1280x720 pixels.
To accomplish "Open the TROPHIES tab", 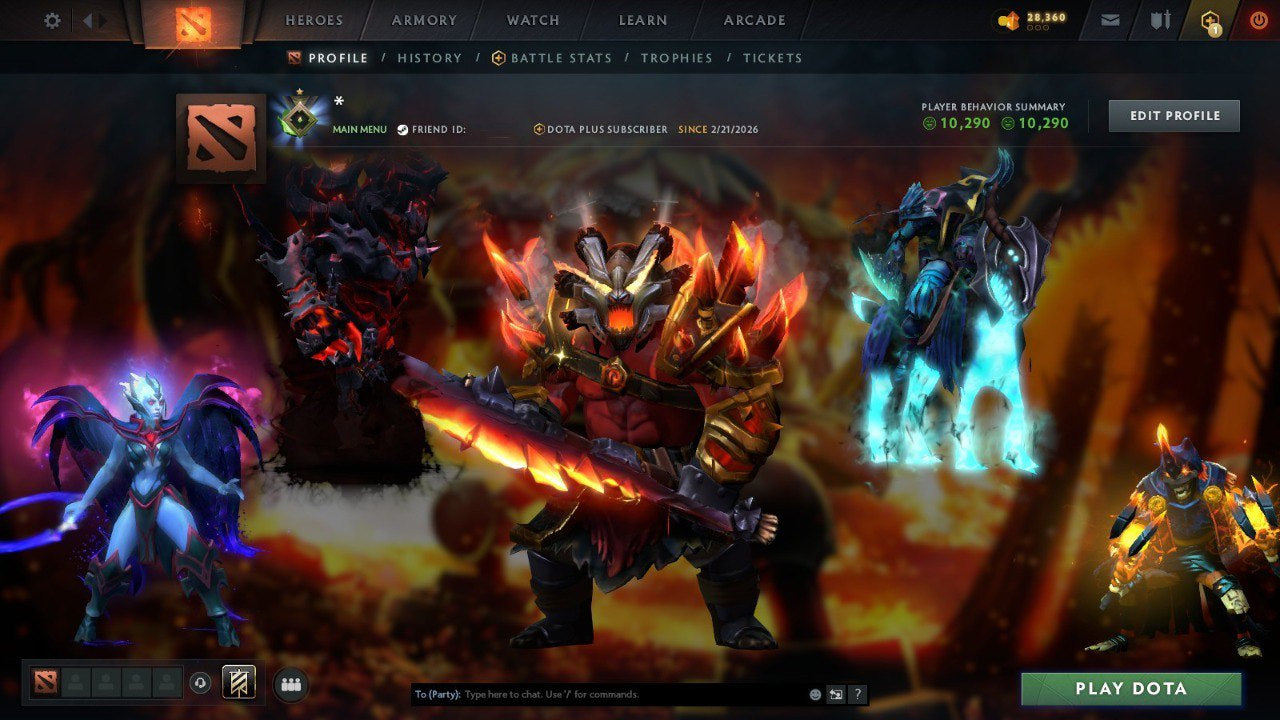I will pos(676,57).
